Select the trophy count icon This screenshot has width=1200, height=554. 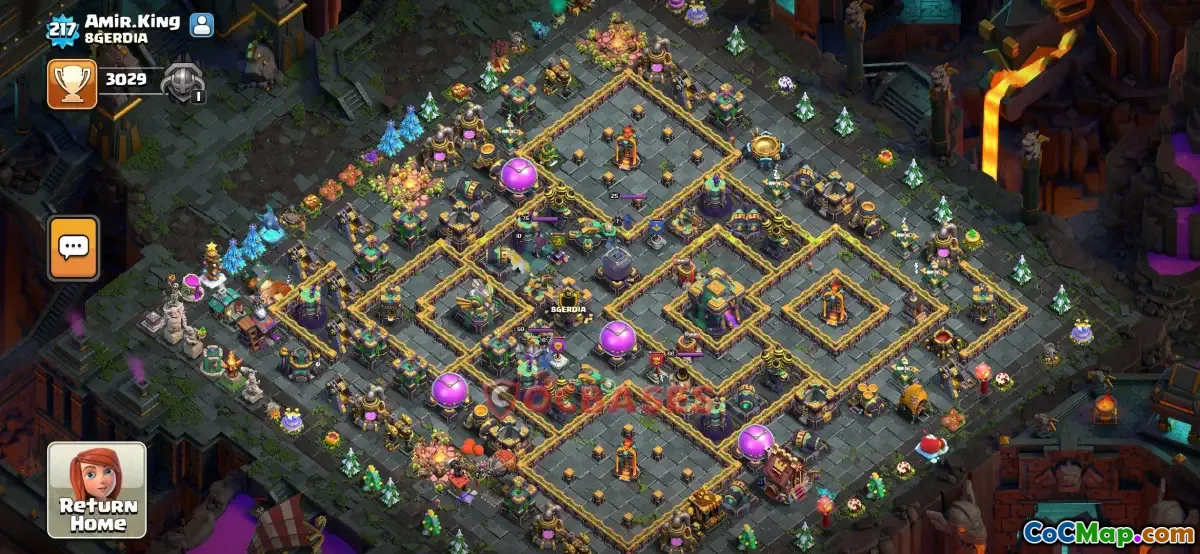pos(72,83)
